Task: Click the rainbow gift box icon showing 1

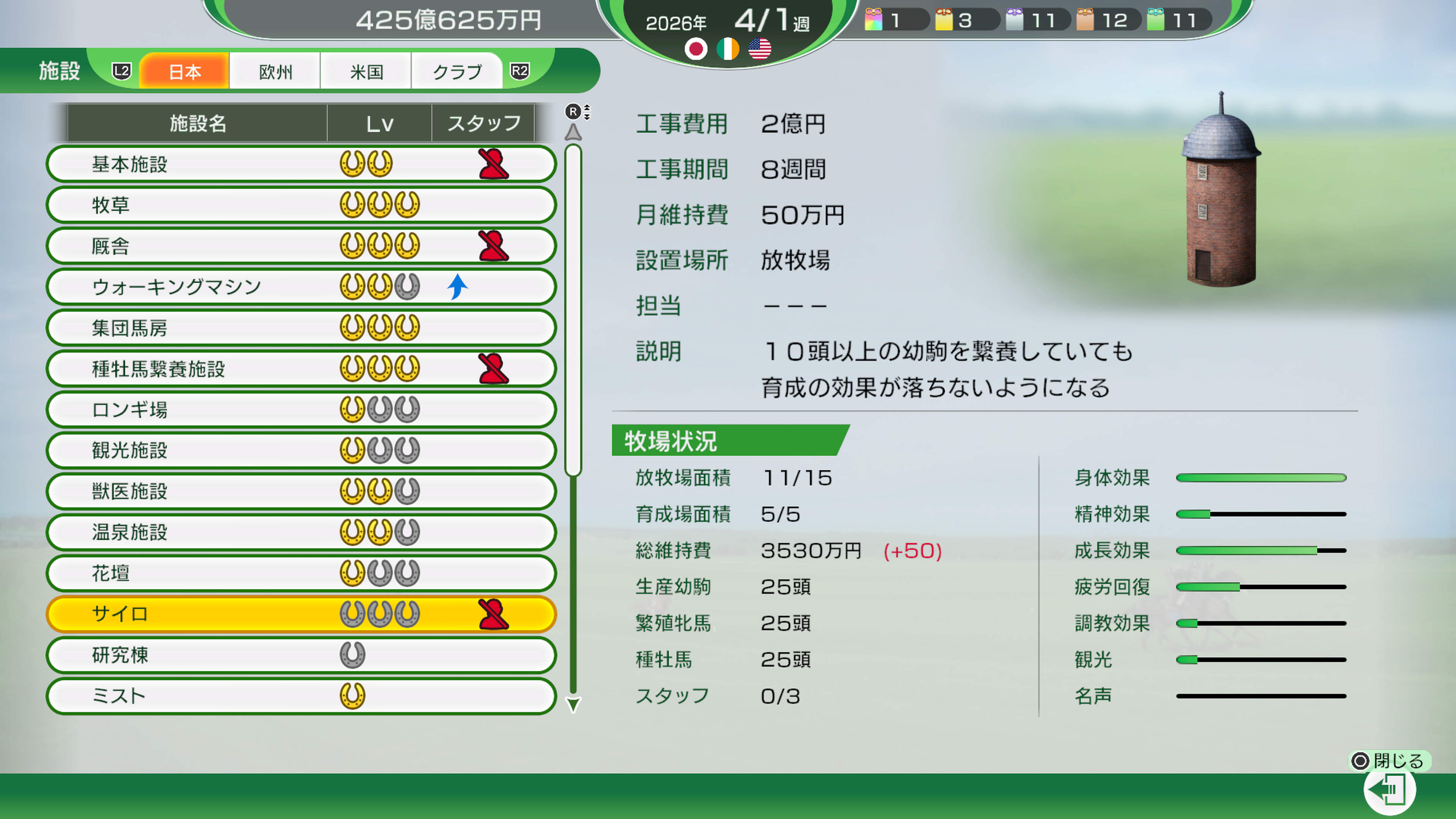Action: point(874,20)
